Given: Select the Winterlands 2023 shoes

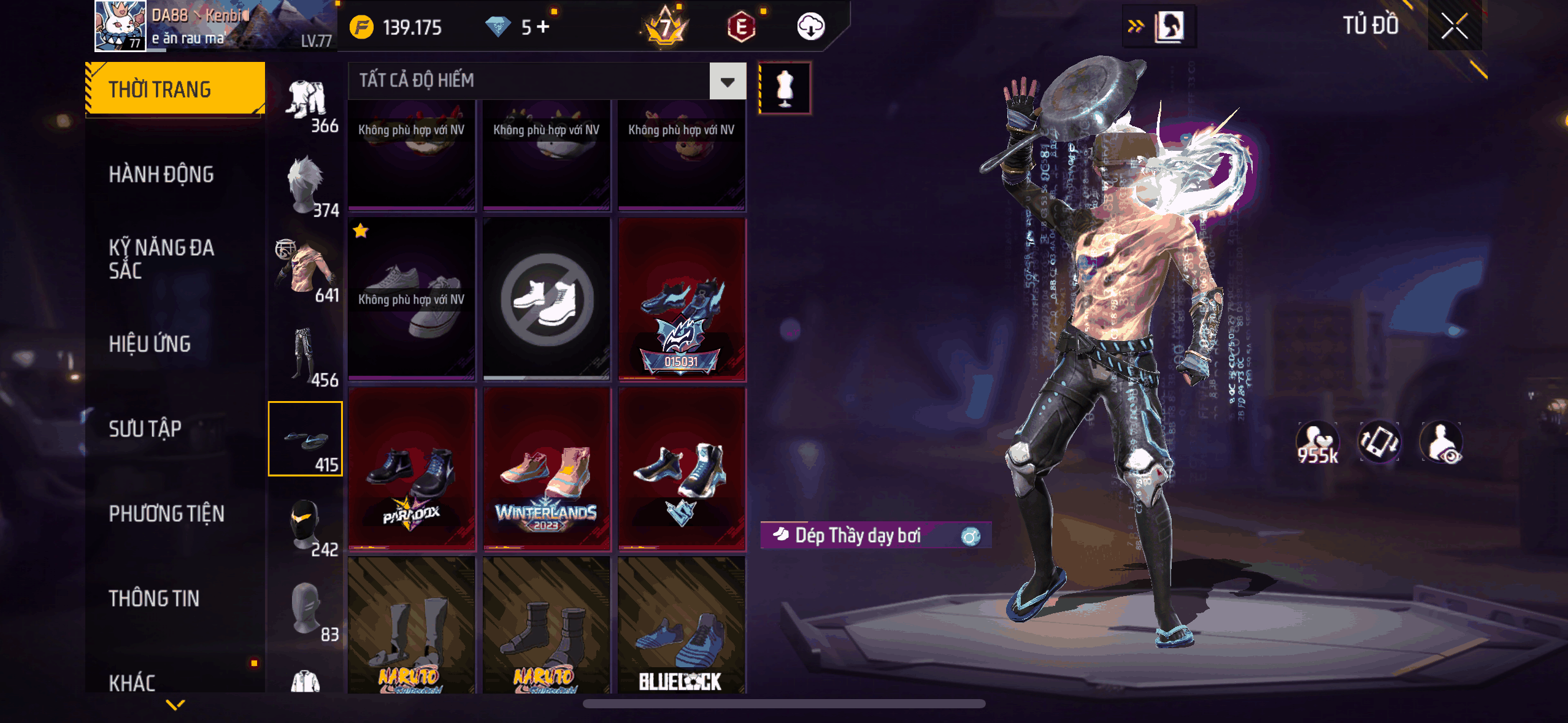Looking at the screenshot, I should point(547,469).
